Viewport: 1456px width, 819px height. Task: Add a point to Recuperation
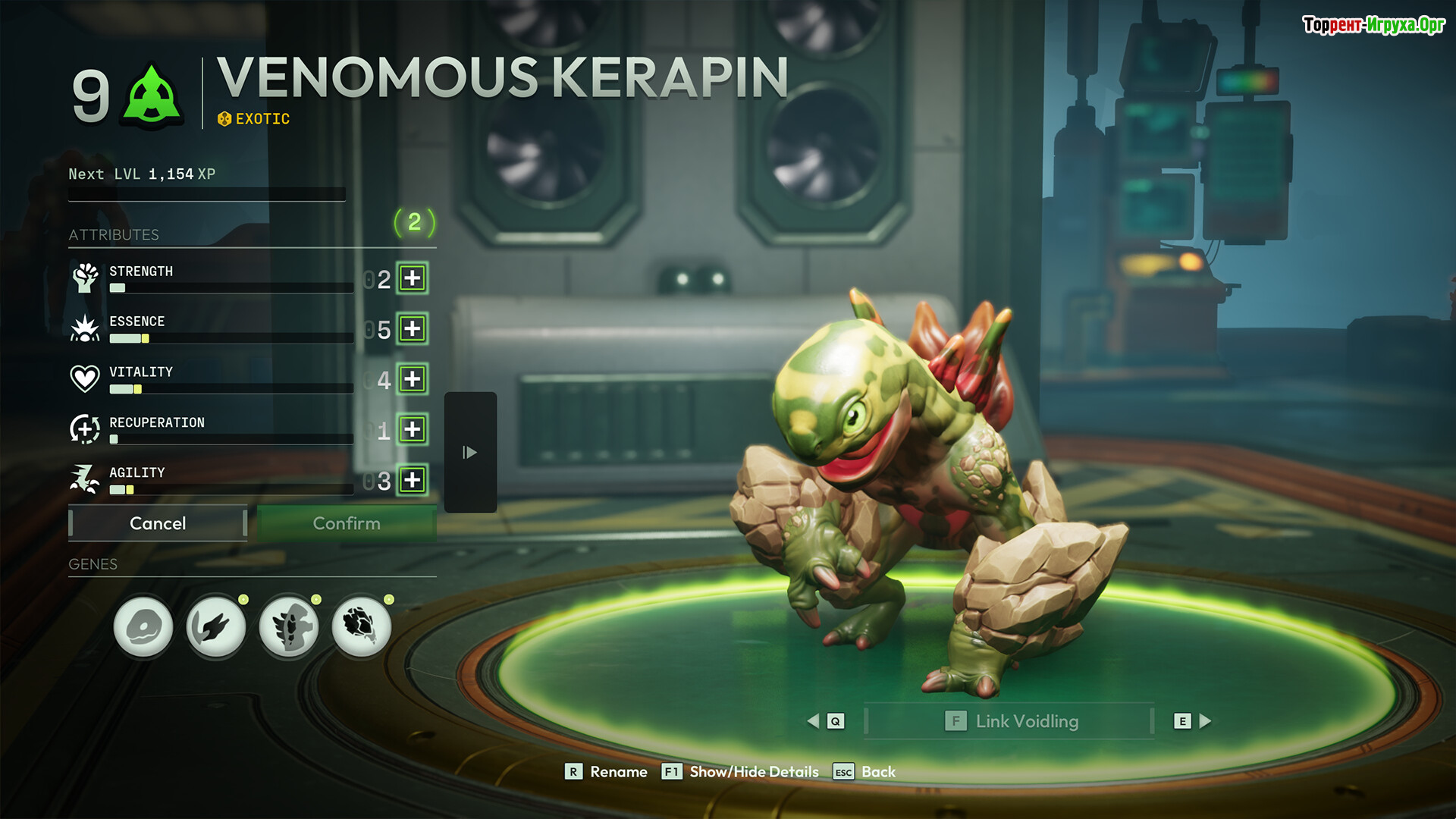pyautogui.click(x=413, y=429)
